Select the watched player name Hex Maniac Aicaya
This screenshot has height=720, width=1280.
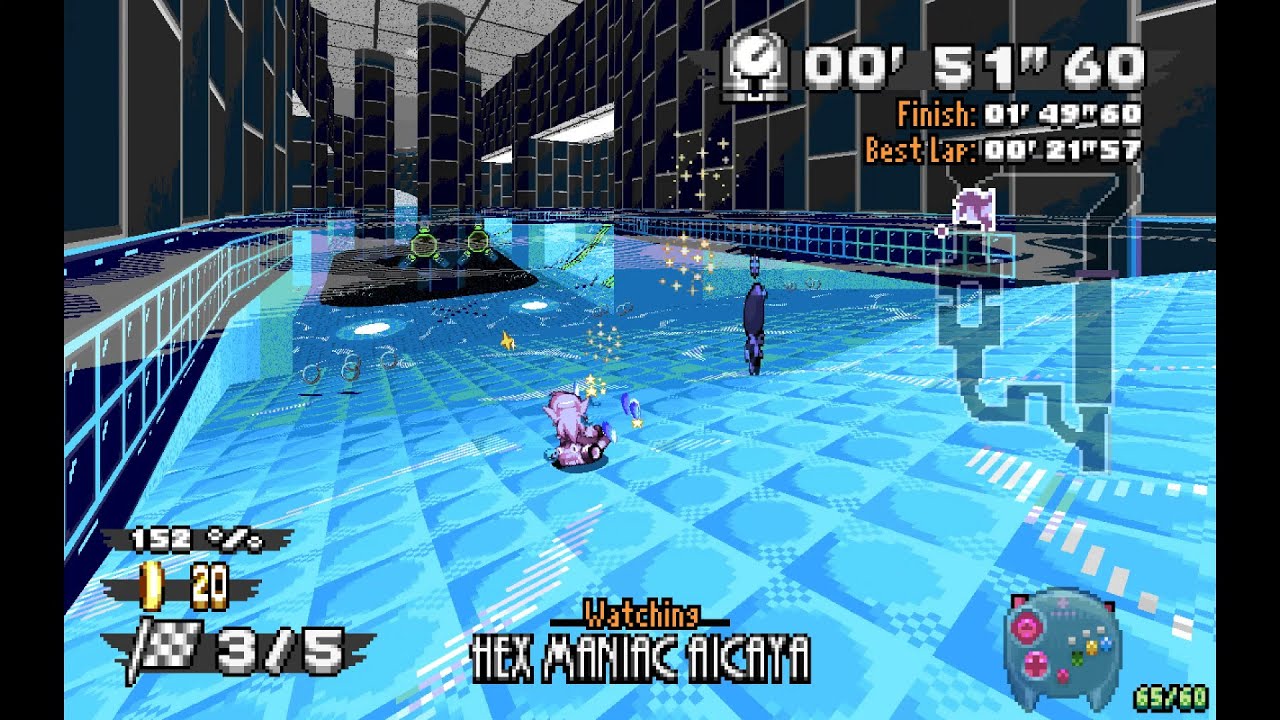click(640, 658)
